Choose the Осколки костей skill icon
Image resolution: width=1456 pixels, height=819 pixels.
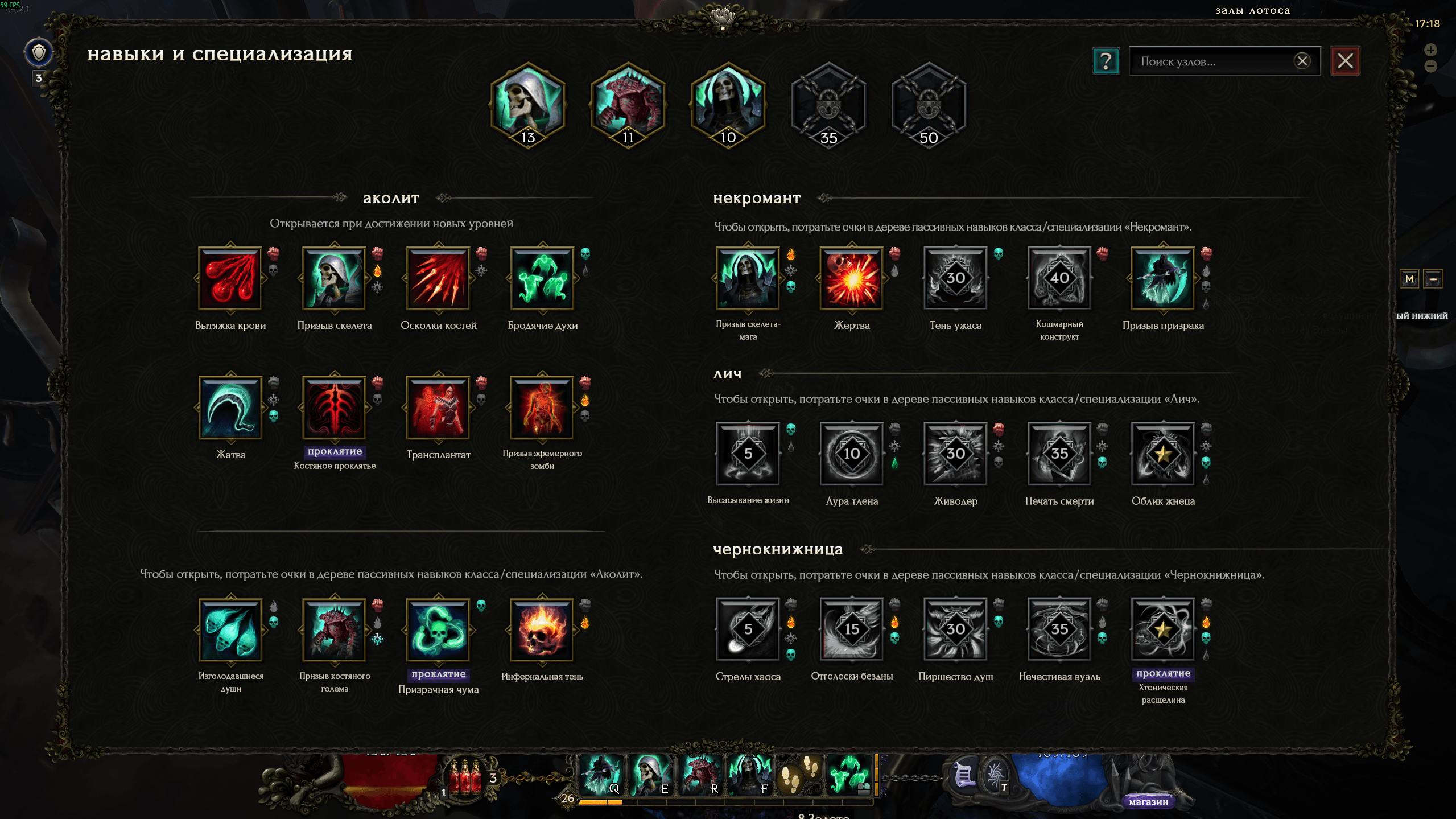438,278
